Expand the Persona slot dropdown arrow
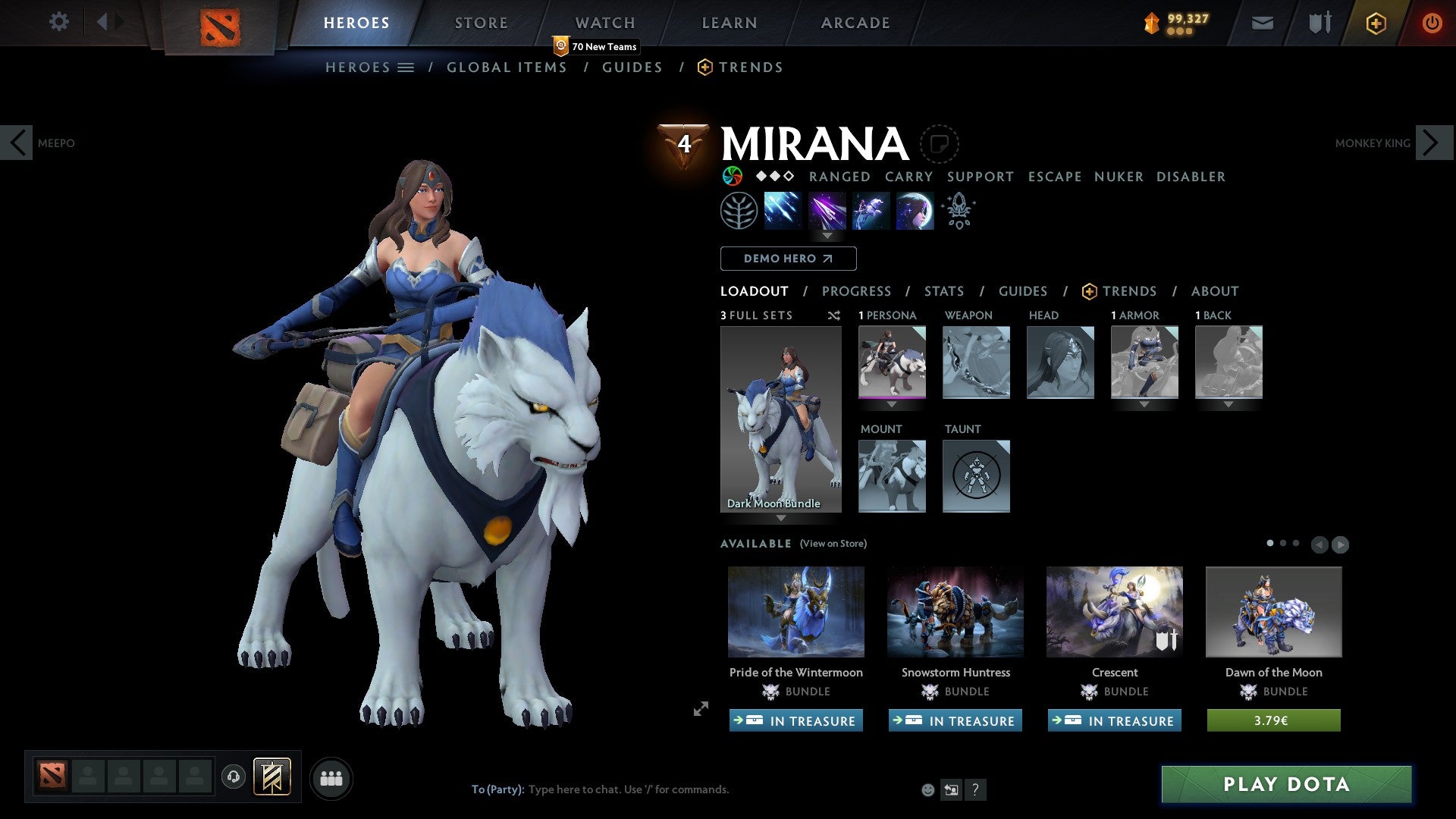The image size is (1456, 819). 892,405
